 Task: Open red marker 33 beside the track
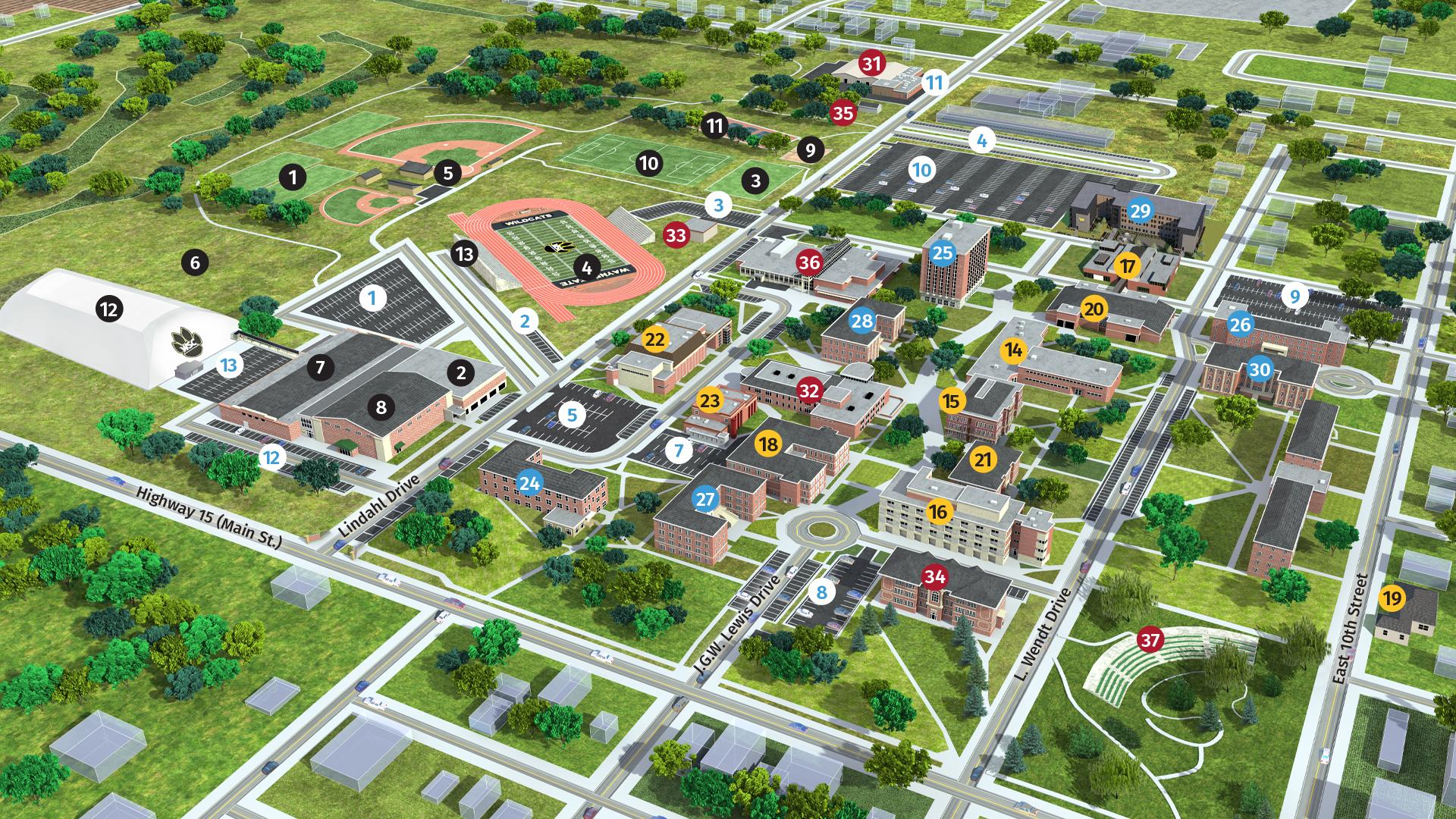coord(675,235)
